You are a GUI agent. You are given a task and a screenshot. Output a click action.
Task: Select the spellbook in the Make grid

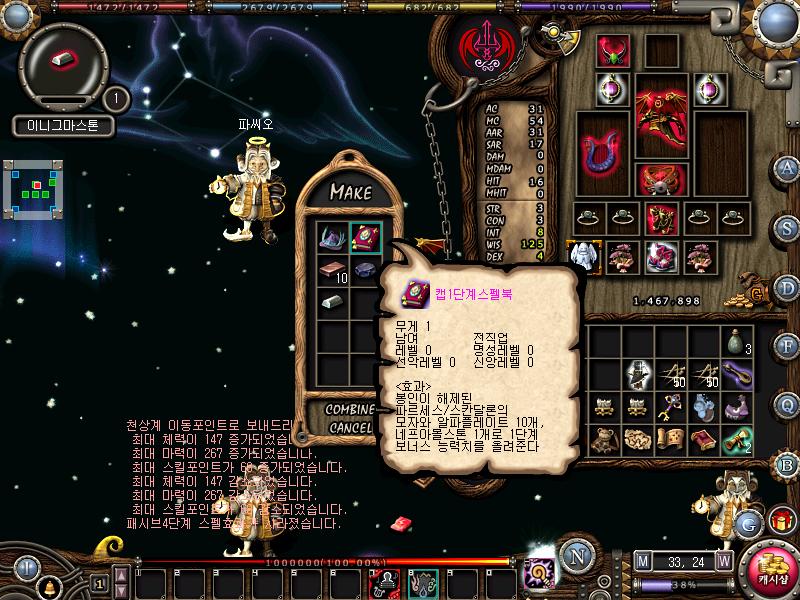365,237
